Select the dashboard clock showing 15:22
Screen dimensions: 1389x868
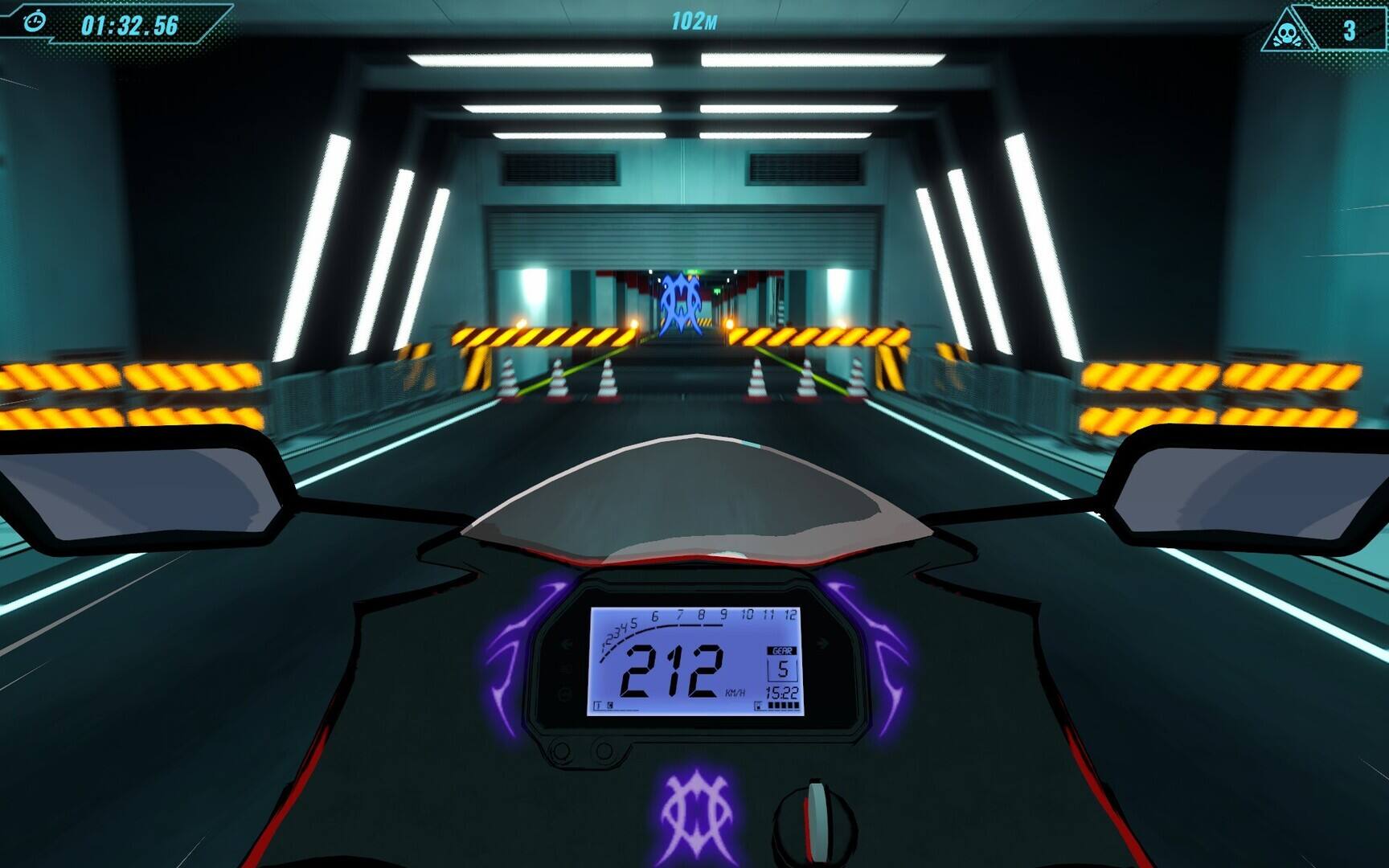[x=782, y=691]
